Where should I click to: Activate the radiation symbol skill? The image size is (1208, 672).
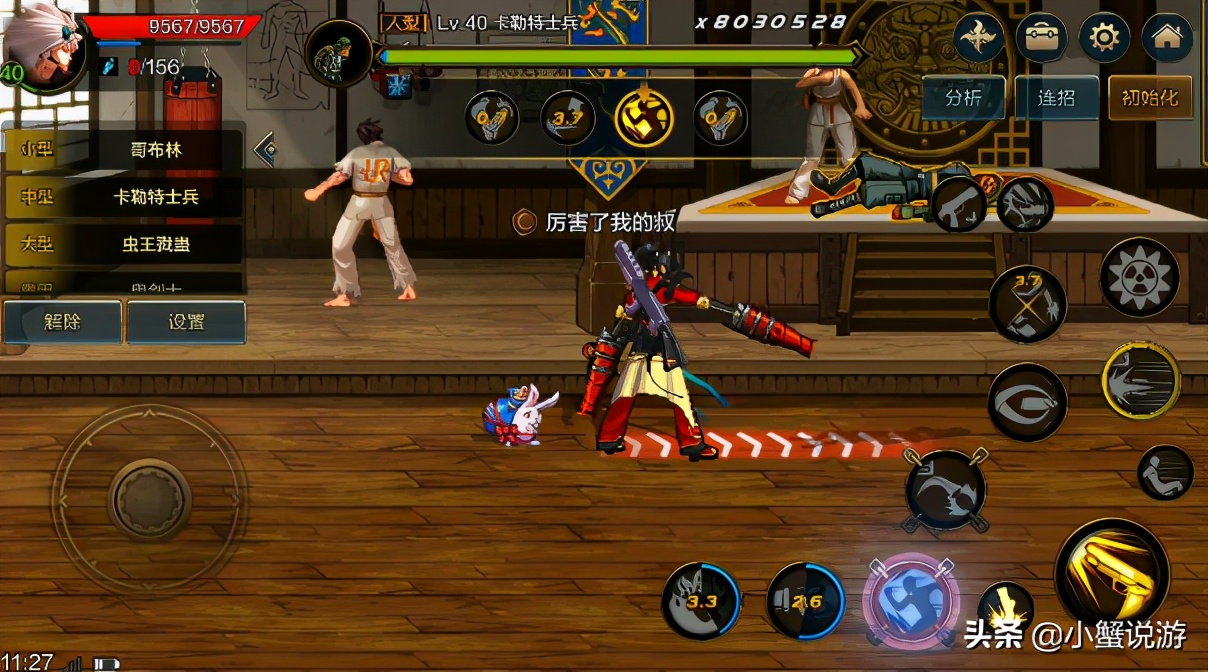[1139, 277]
